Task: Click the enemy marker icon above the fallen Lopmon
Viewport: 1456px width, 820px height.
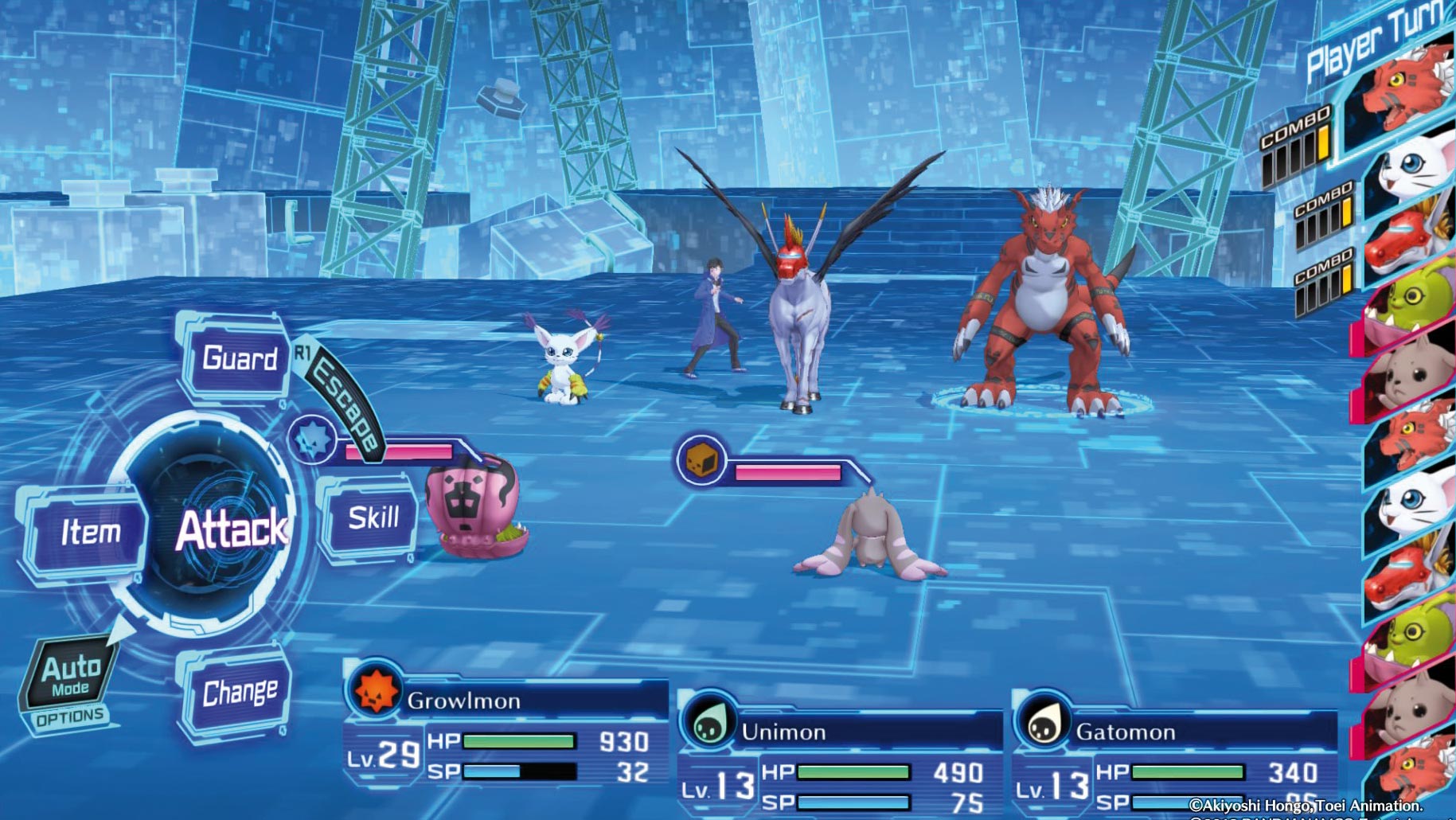Action: click(698, 460)
